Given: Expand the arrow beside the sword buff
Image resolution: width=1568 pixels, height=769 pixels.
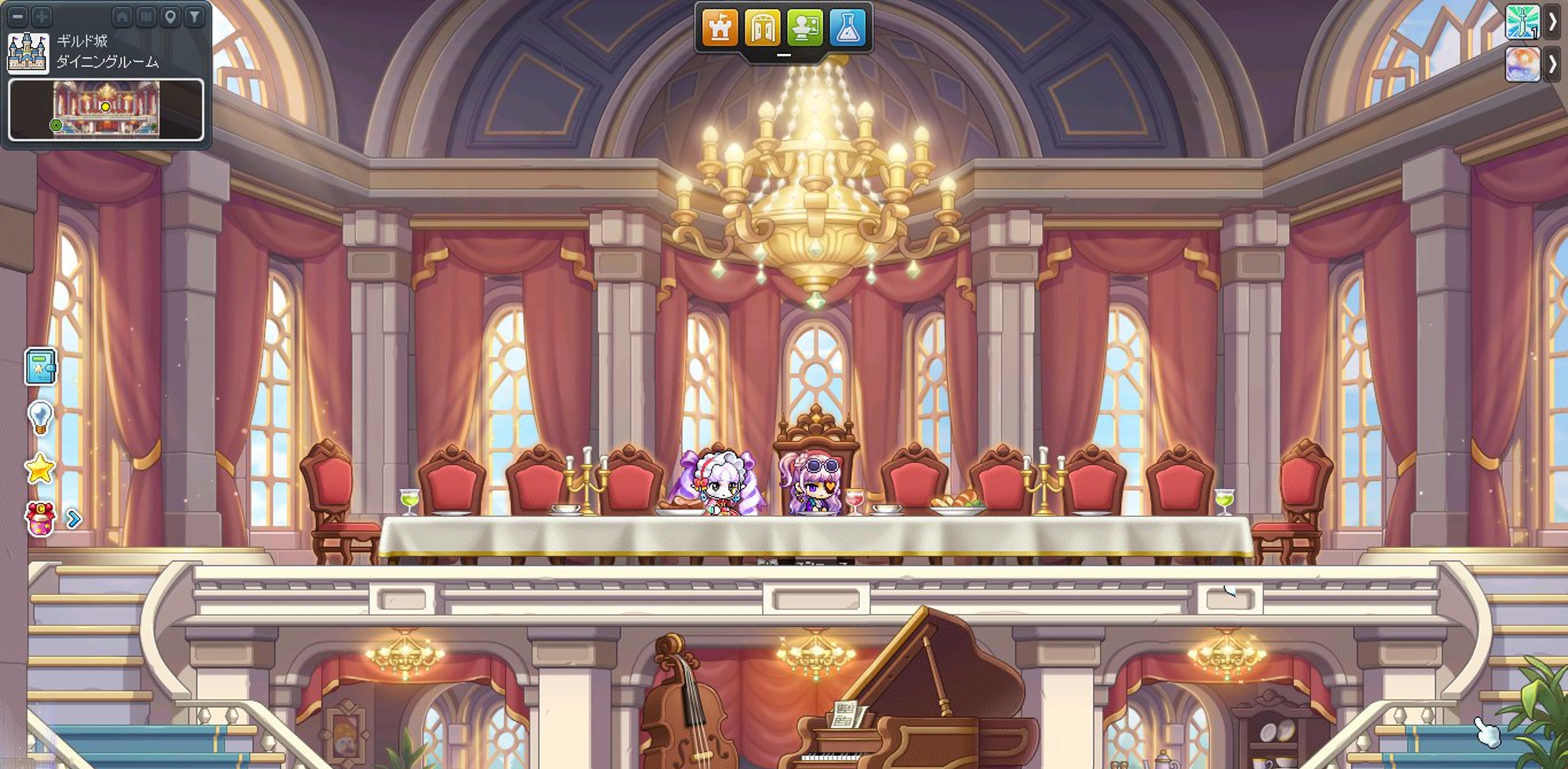Looking at the screenshot, I should click(x=1552, y=21).
